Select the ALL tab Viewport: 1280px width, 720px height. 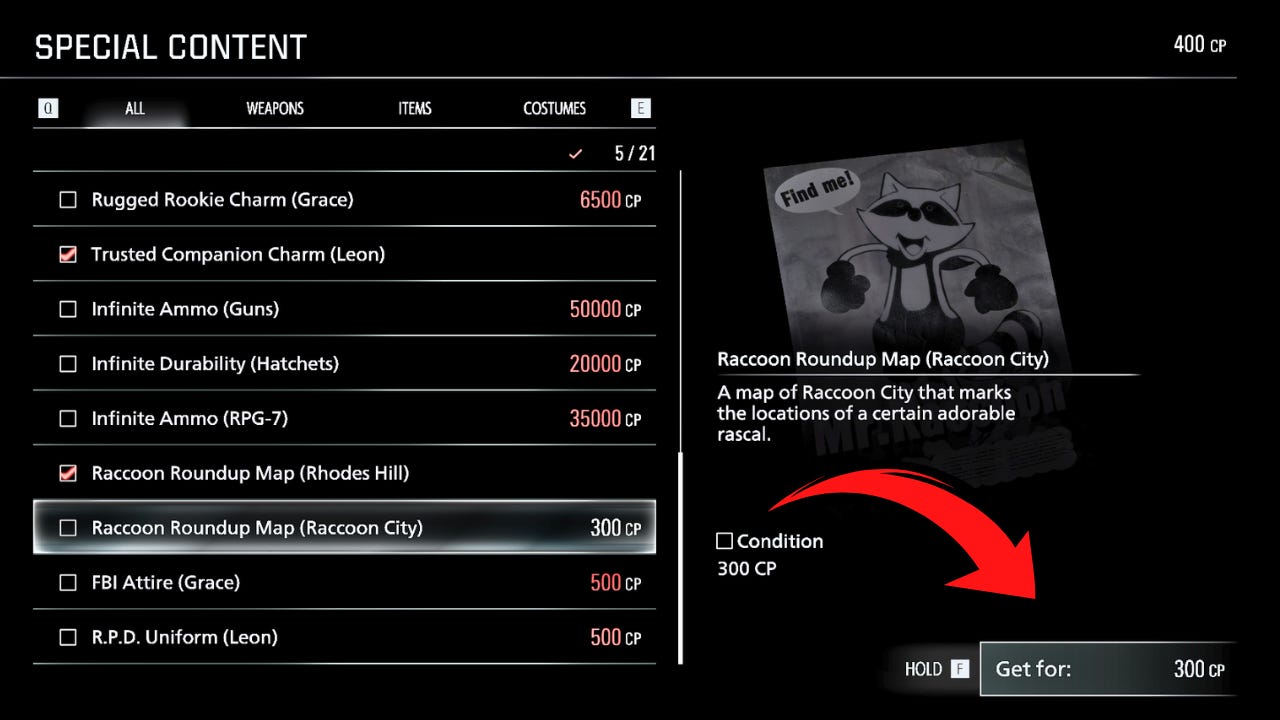pos(134,108)
